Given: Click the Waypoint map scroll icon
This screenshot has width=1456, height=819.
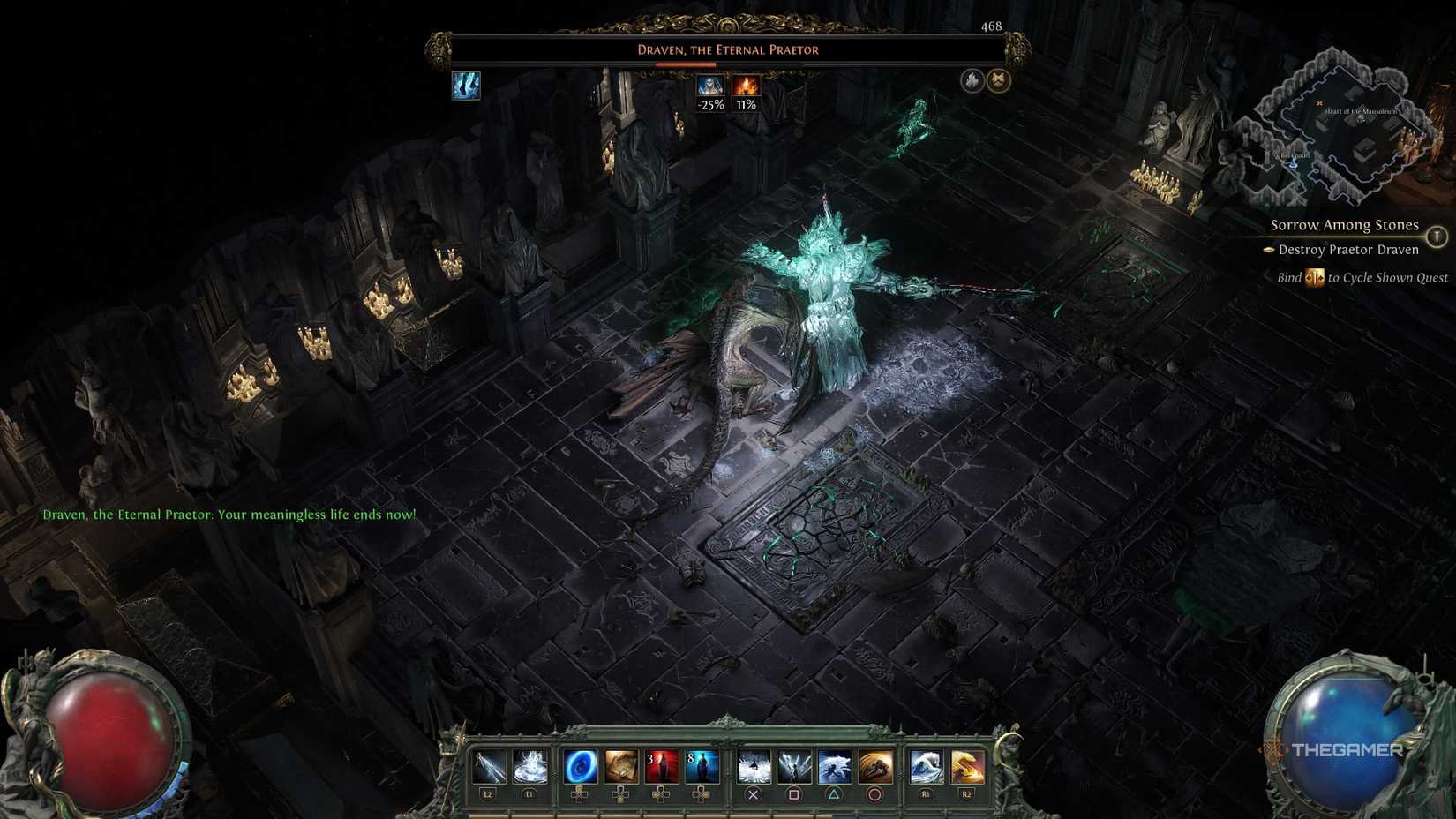Looking at the screenshot, I should click(x=621, y=767).
